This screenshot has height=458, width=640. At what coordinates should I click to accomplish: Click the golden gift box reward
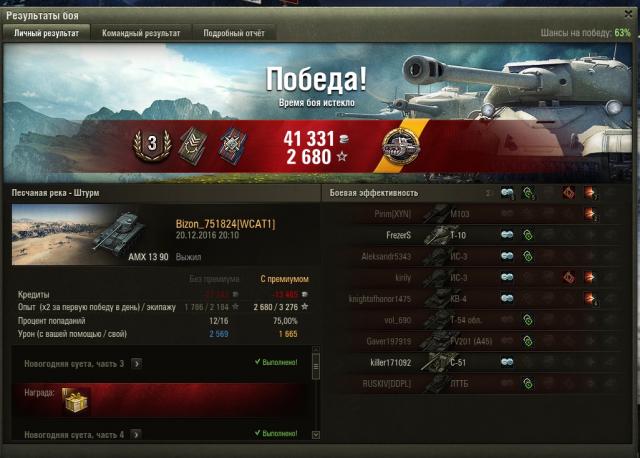(73, 399)
